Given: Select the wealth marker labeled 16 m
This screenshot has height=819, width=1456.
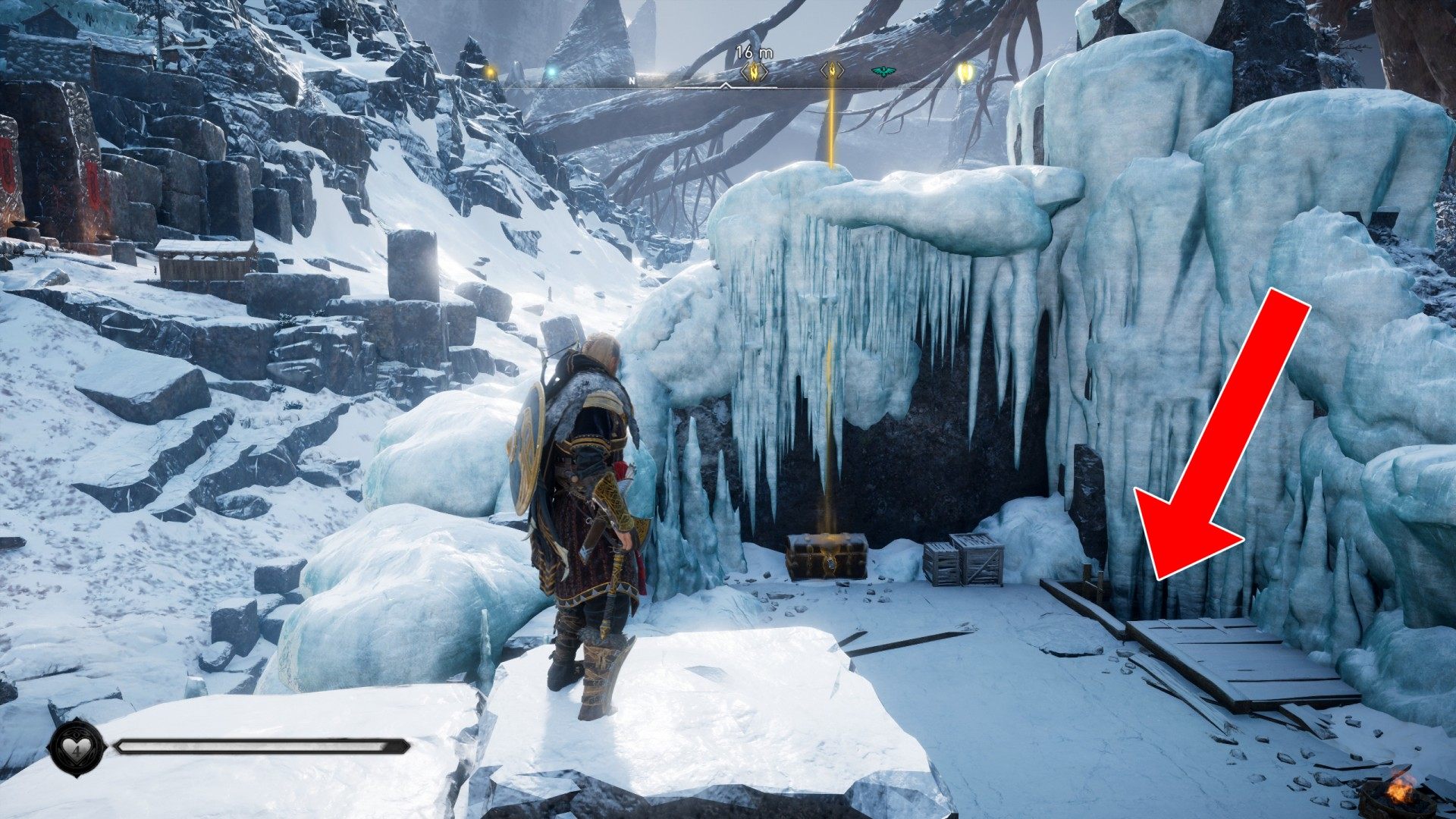Looking at the screenshot, I should click(754, 72).
